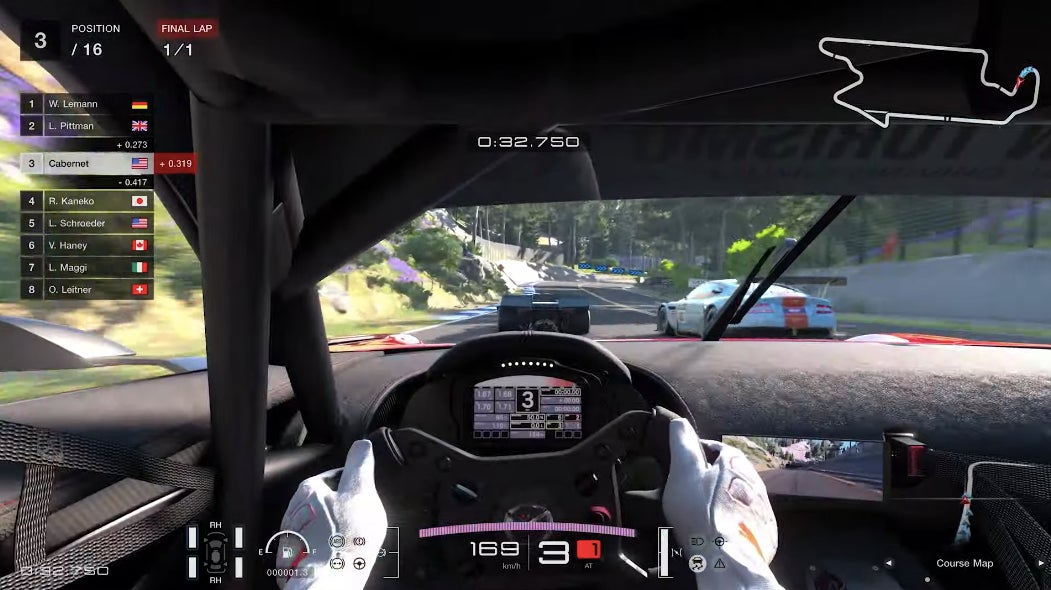Click the hazard warning triangle icon
The width and height of the screenshot is (1051, 590).
tap(720, 563)
